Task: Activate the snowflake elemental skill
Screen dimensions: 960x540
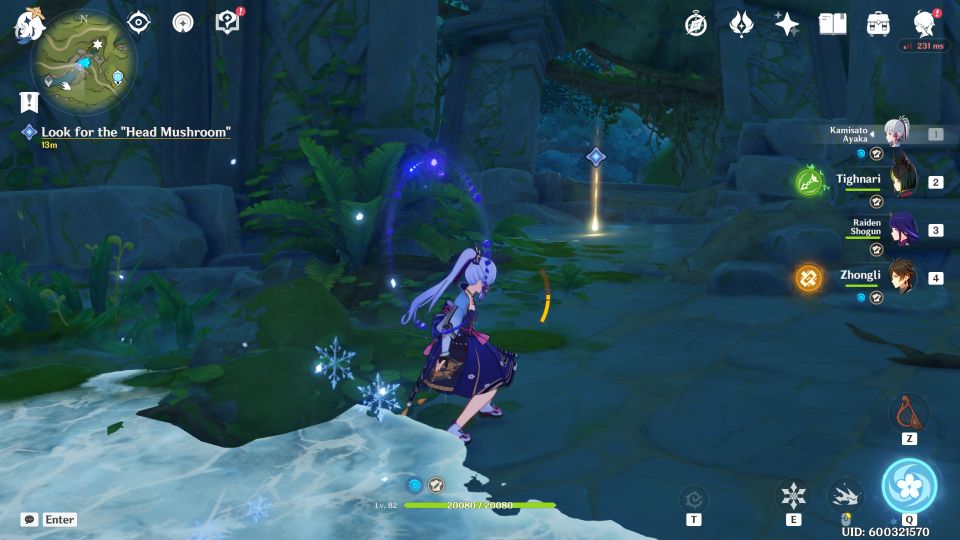Action: click(793, 494)
